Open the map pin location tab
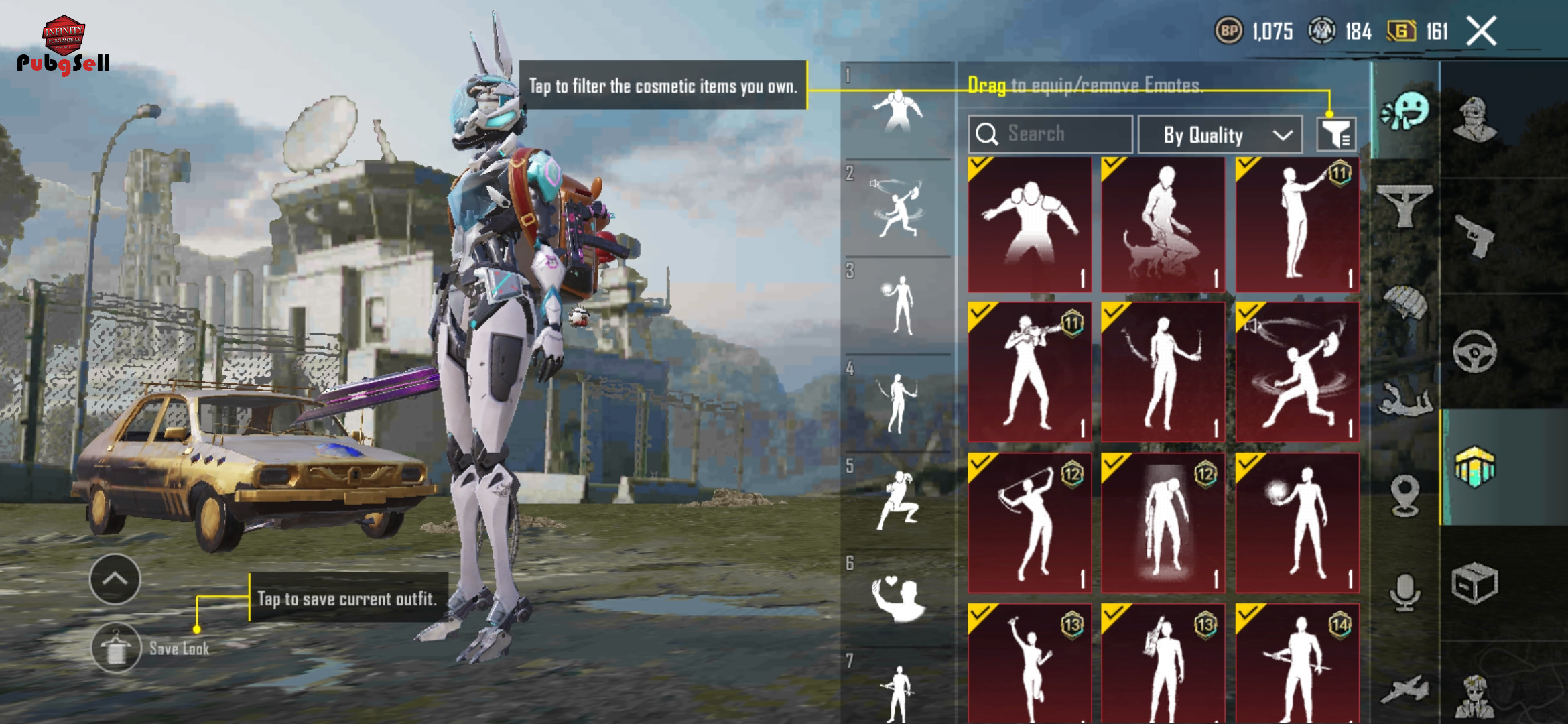1568x724 pixels. coord(1404,495)
